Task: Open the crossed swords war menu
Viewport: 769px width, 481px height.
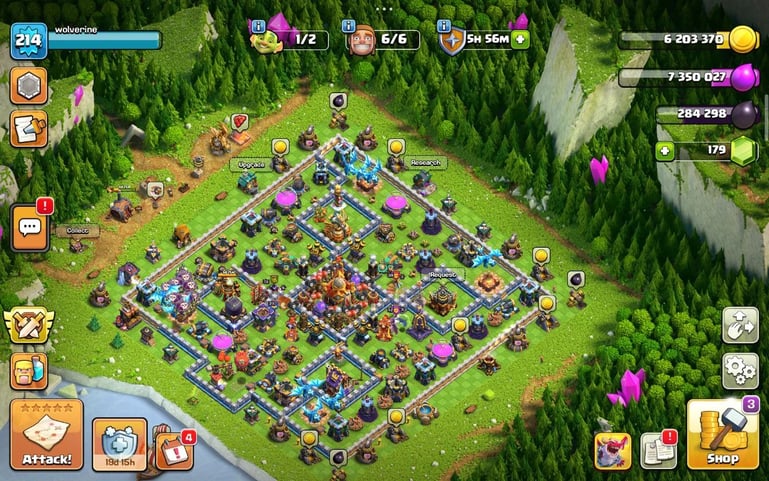Action: click(x=28, y=325)
